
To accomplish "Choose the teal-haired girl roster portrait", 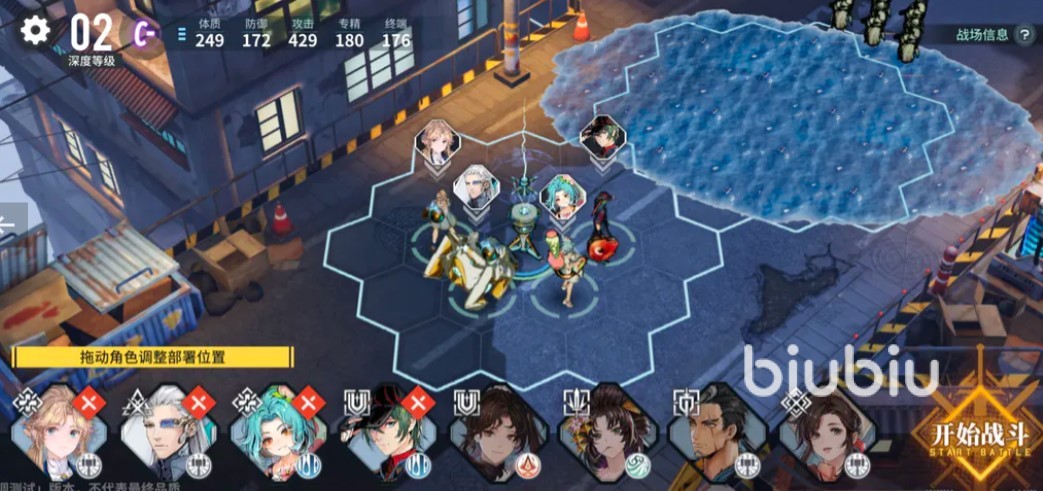I will (276, 432).
